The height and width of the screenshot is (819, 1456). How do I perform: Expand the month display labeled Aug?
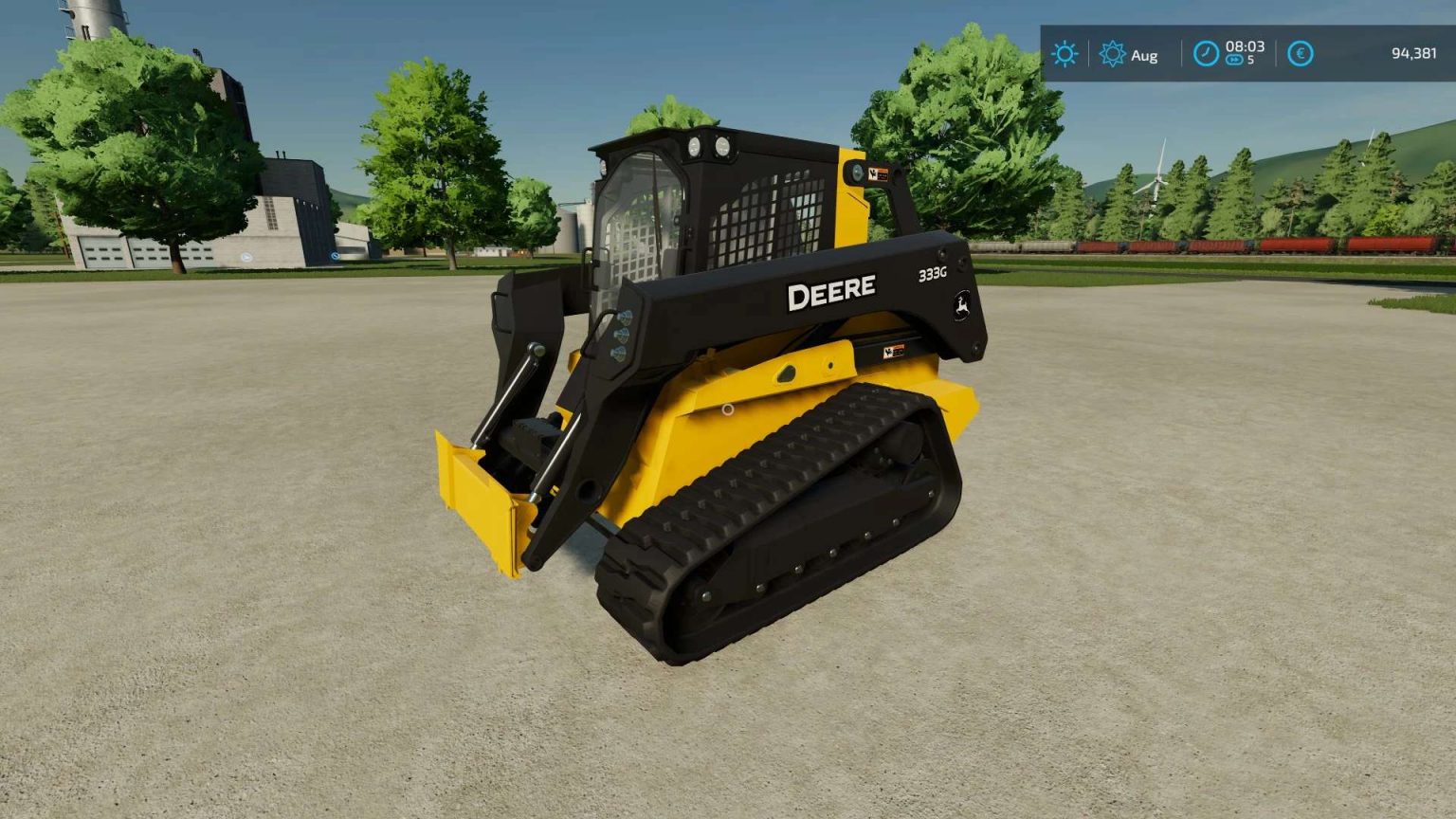pyautogui.click(x=1142, y=55)
